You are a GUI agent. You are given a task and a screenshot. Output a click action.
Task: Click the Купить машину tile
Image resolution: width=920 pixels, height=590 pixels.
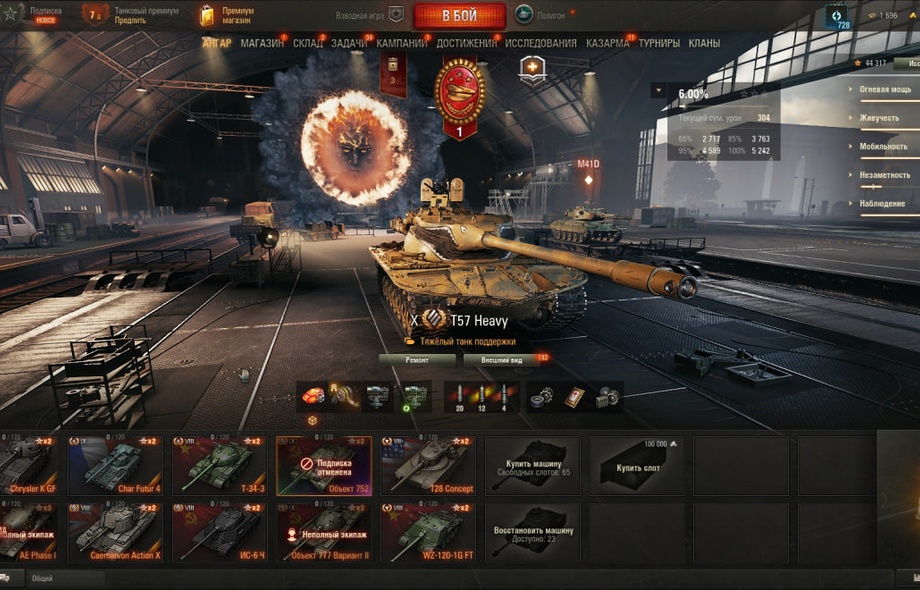click(x=532, y=465)
